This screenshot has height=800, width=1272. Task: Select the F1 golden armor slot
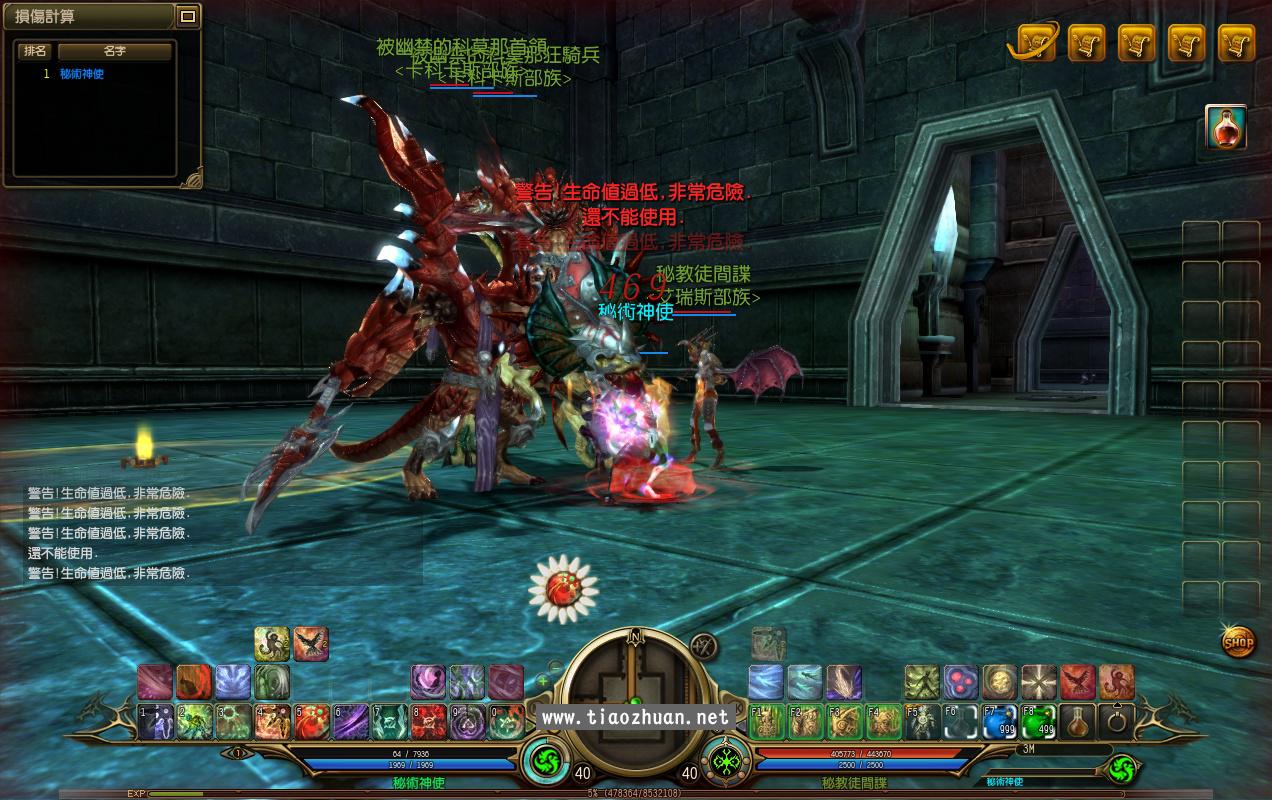(766, 721)
